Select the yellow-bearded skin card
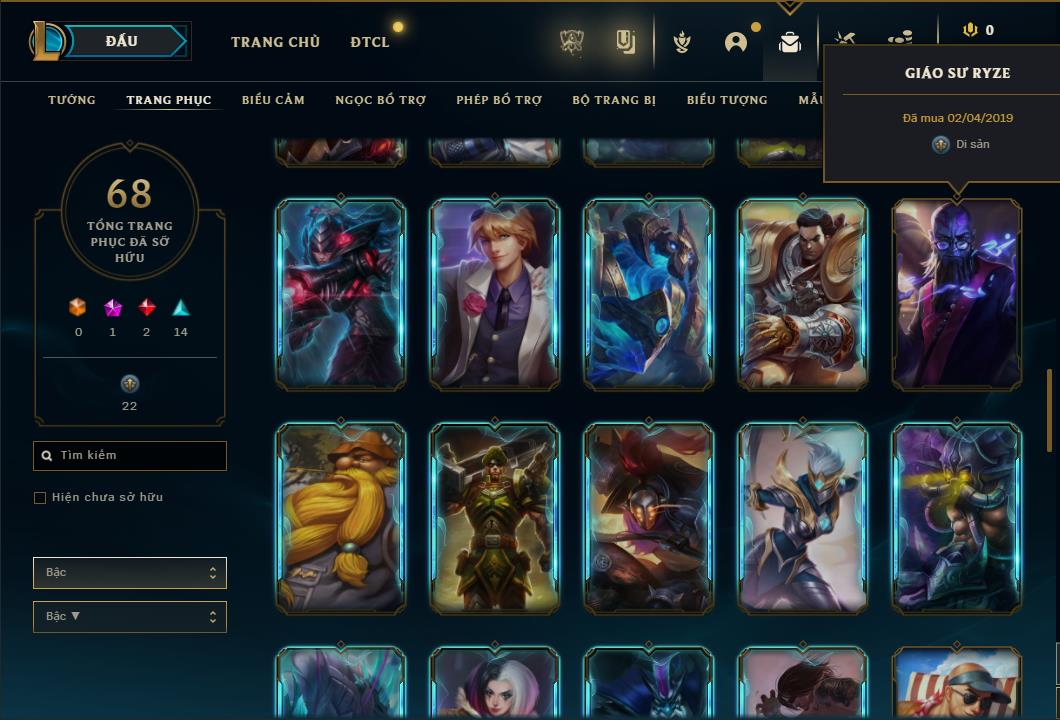Viewport: 1060px width, 720px height. point(341,518)
